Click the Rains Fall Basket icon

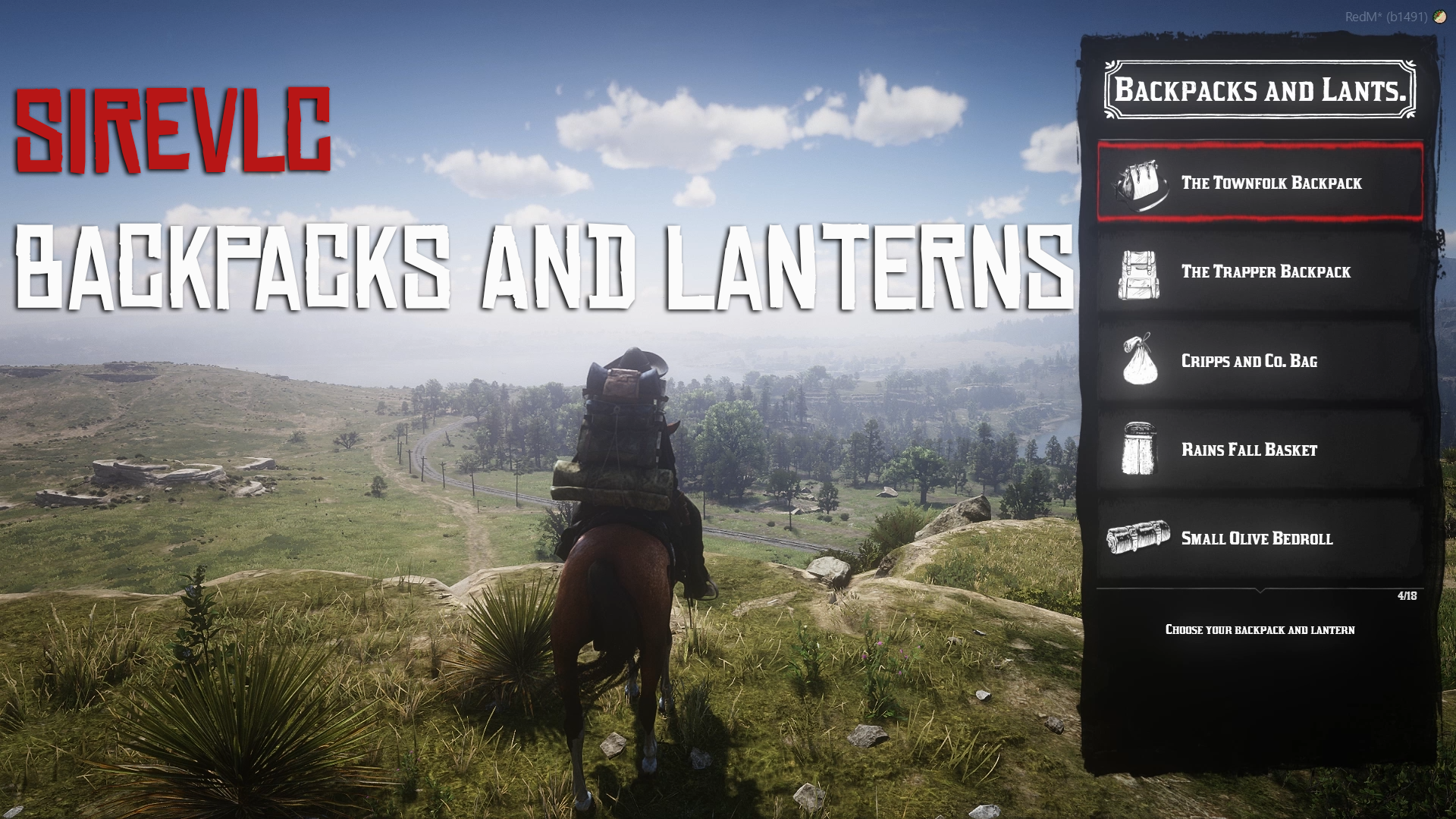point(1141,450)
